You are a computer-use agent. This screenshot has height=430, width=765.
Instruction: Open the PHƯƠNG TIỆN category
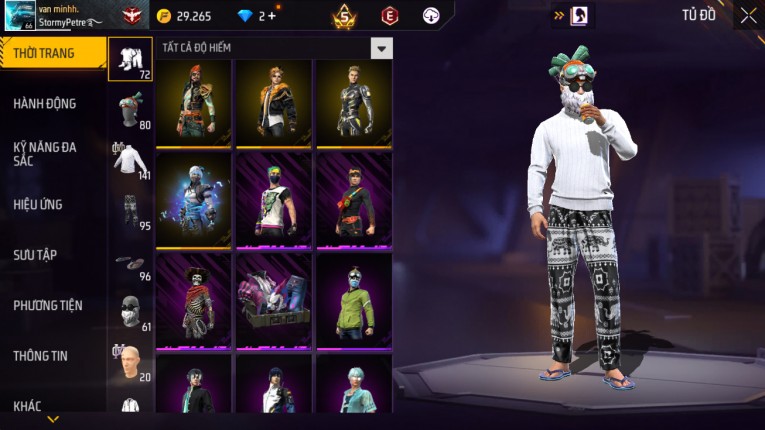pos(48,305)
